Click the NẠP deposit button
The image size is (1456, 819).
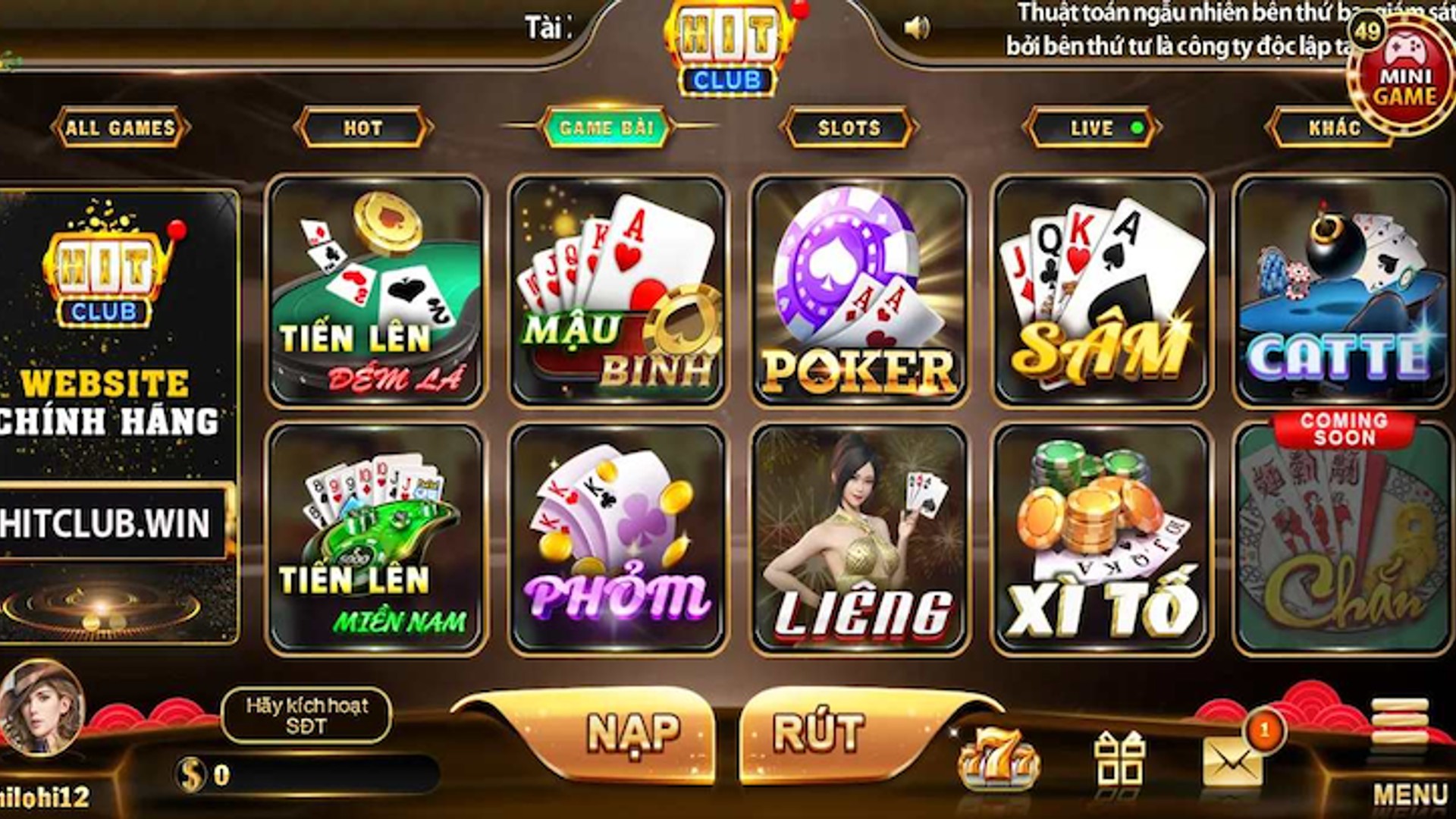click(633, 733)
